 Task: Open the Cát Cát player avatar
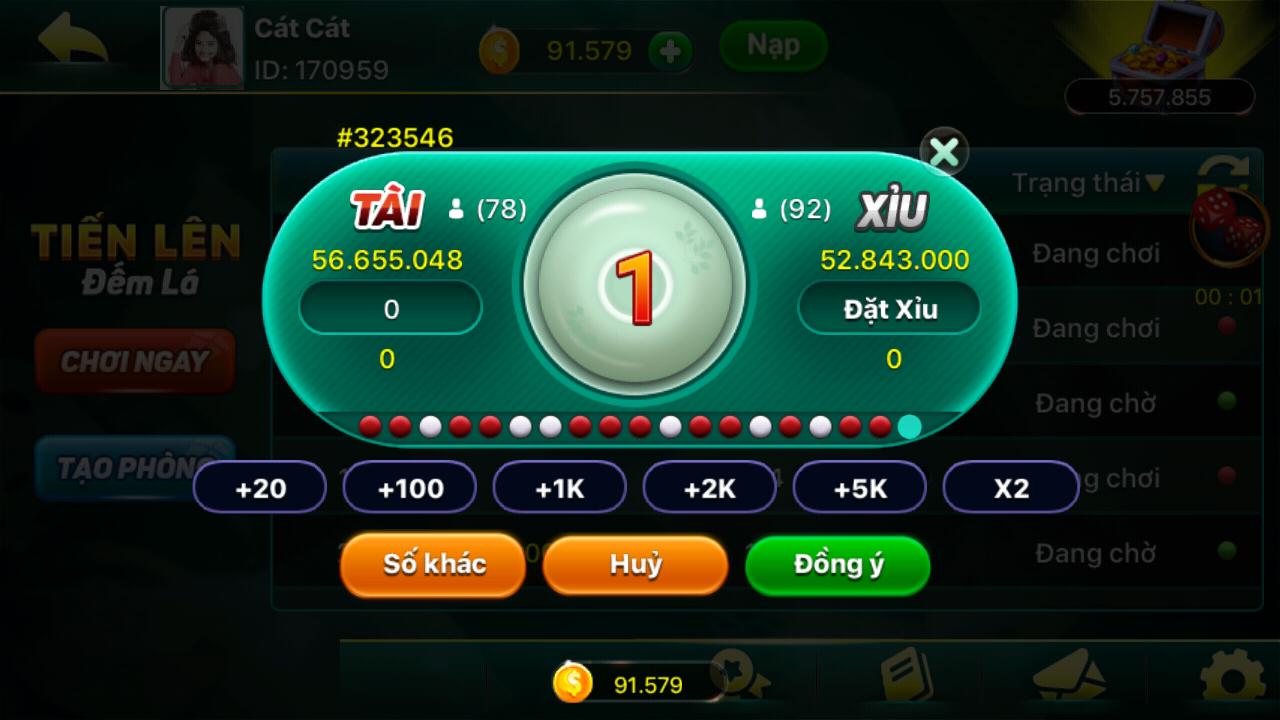tap(202, 48)
